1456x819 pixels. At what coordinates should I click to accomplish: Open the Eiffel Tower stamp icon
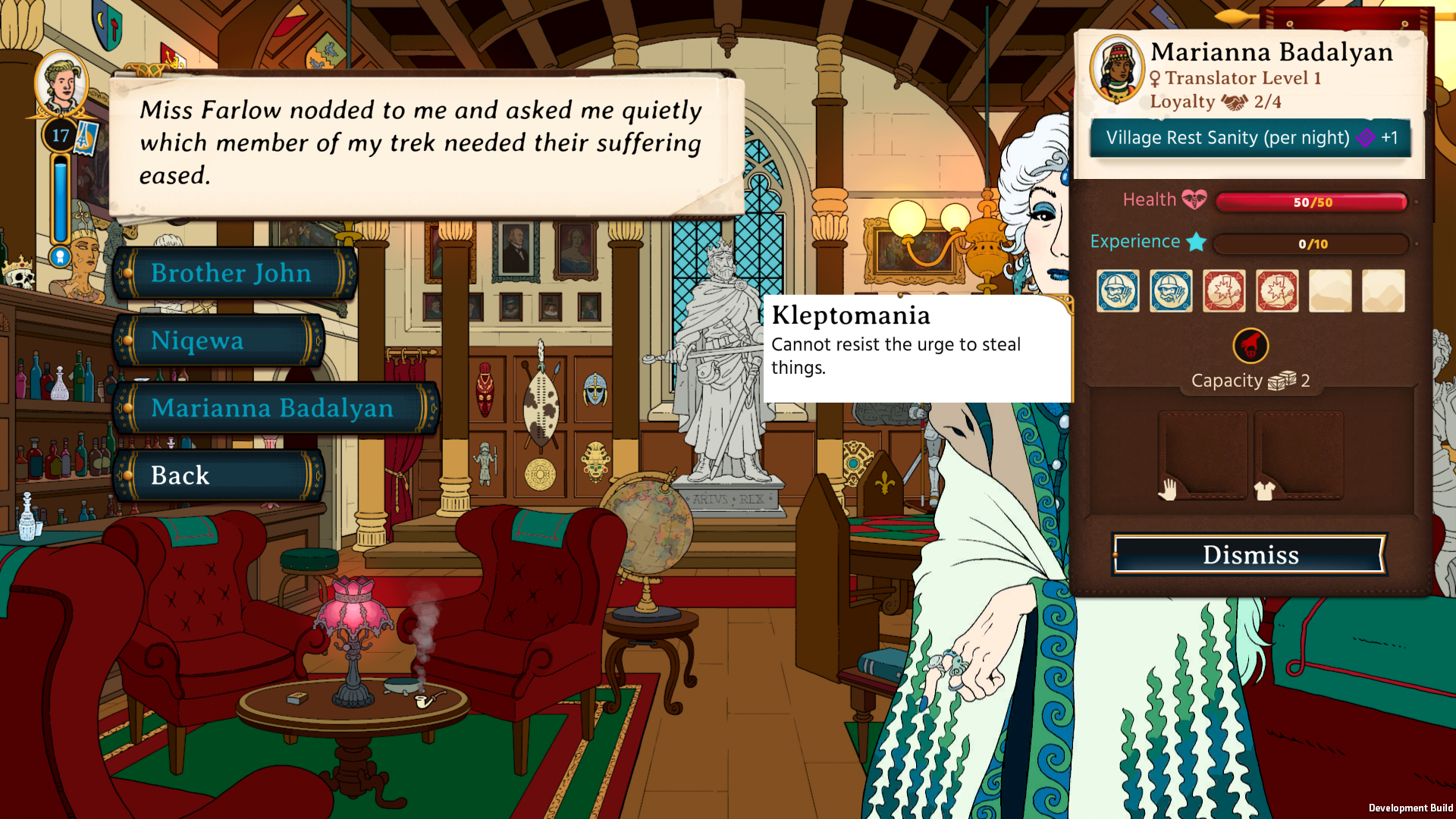click(x=85, y=137)
